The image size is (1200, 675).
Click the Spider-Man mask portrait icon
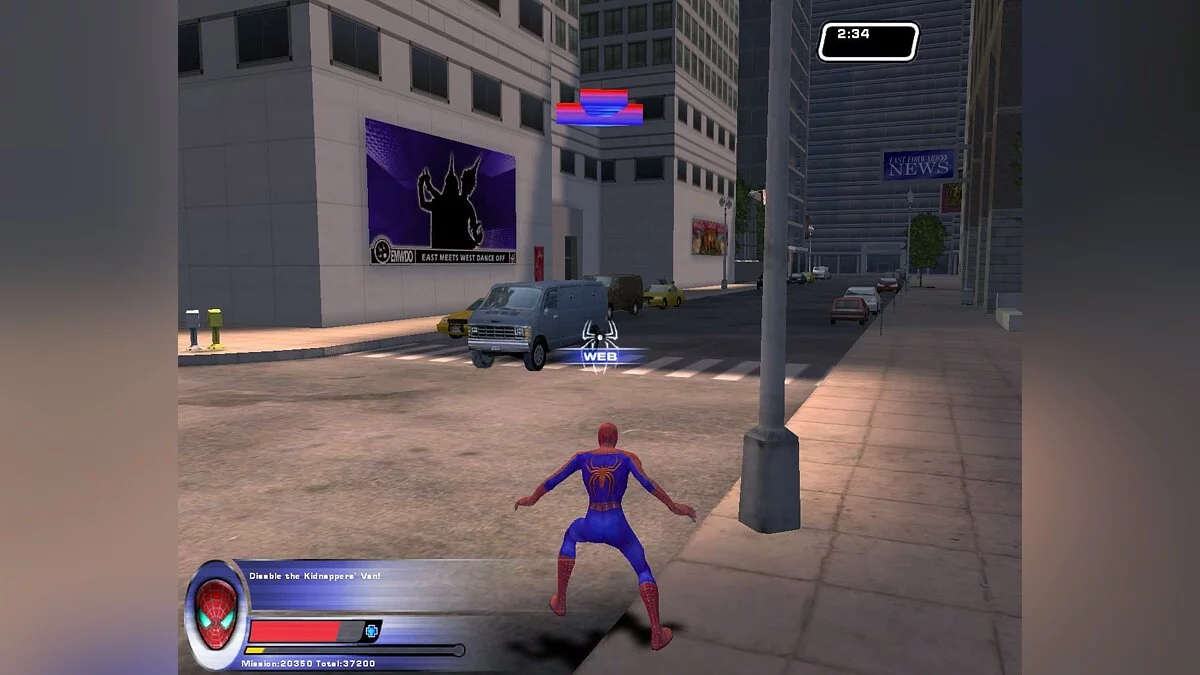(216, 613)
